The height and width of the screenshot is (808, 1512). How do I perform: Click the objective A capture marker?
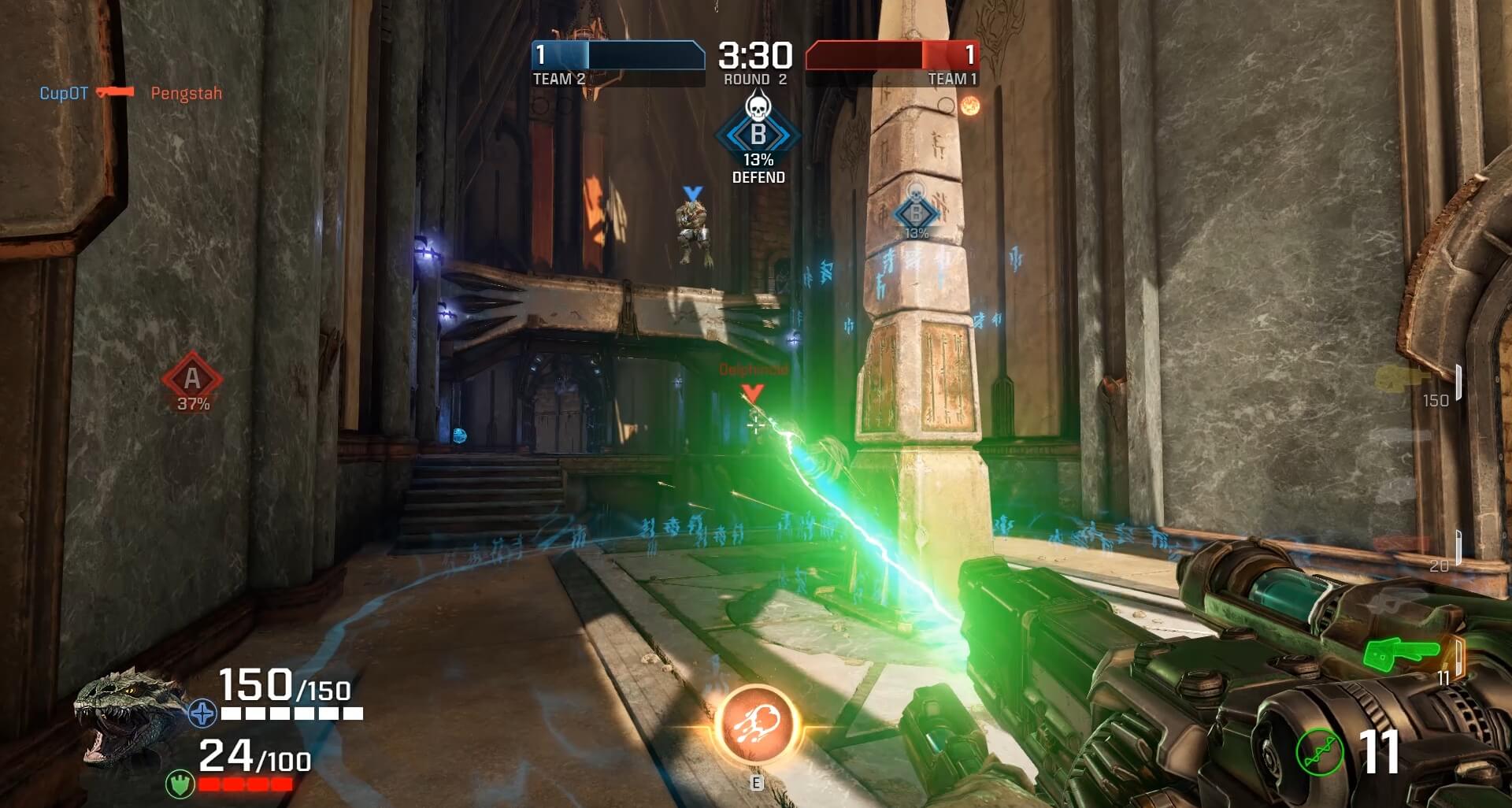click(x=192, y=380)
